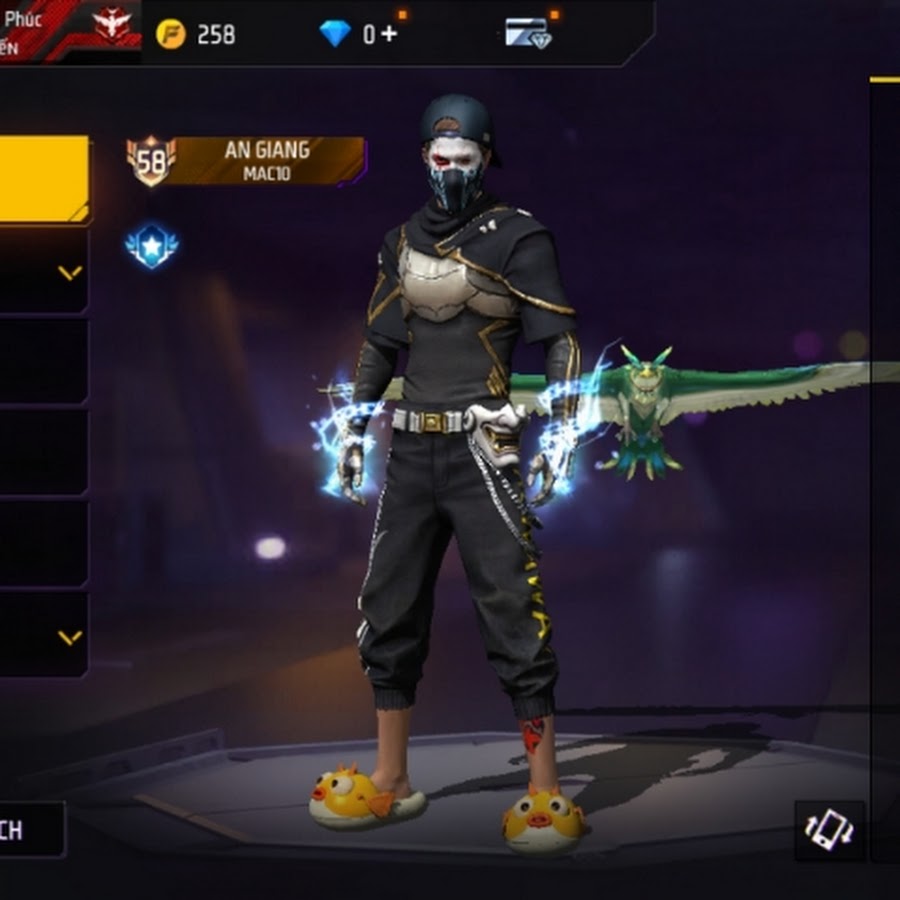The image size is (900, 900).
Task: Tap the level 58 badge
Action: point(151,160)
